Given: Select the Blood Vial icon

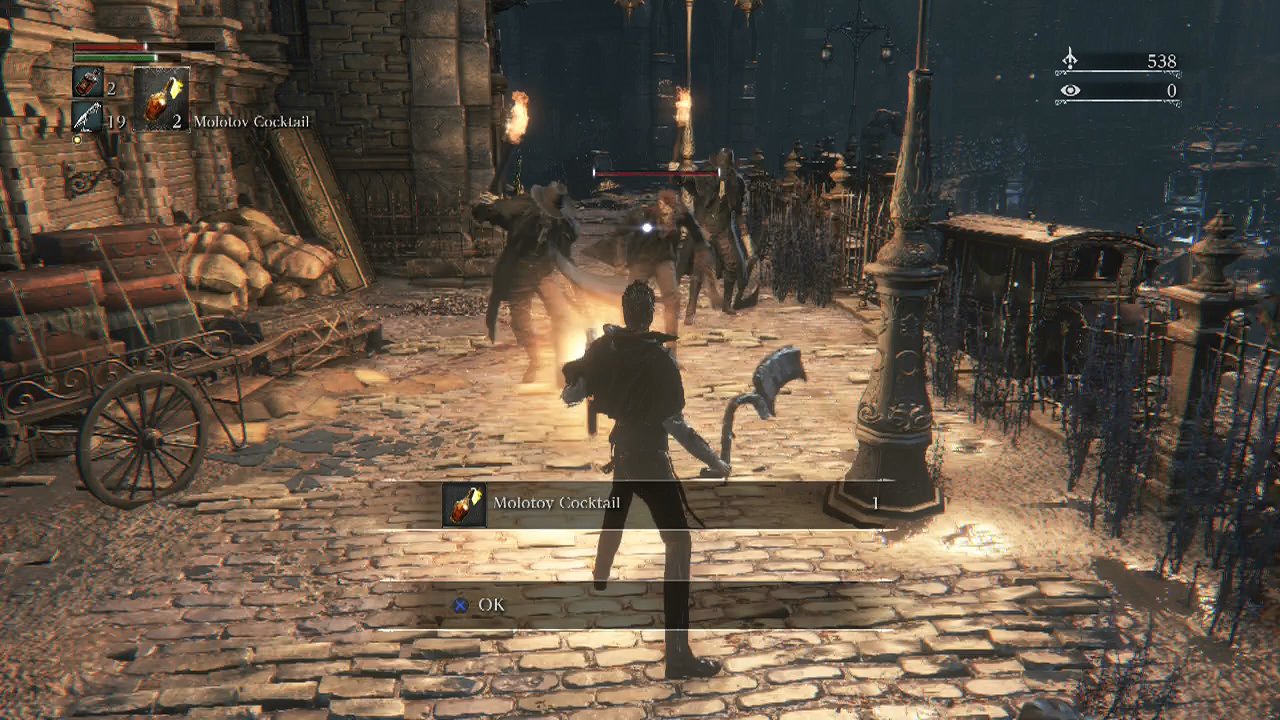Looking at the screenshot, I should [x=87, y=83].
